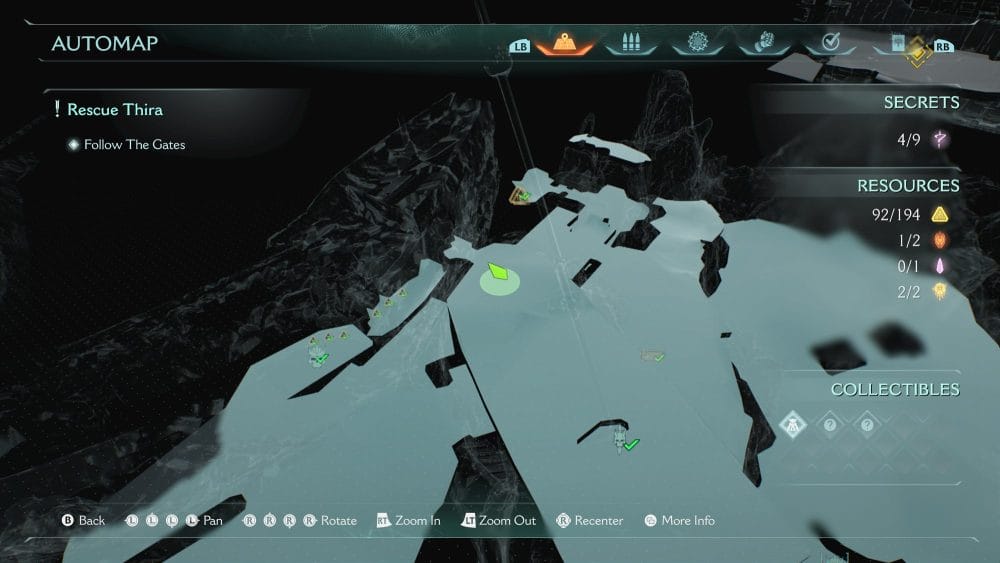Select the orange chest marker with checkmark
The width and height of the screenshot is (1000, 563).
[519, 194]
